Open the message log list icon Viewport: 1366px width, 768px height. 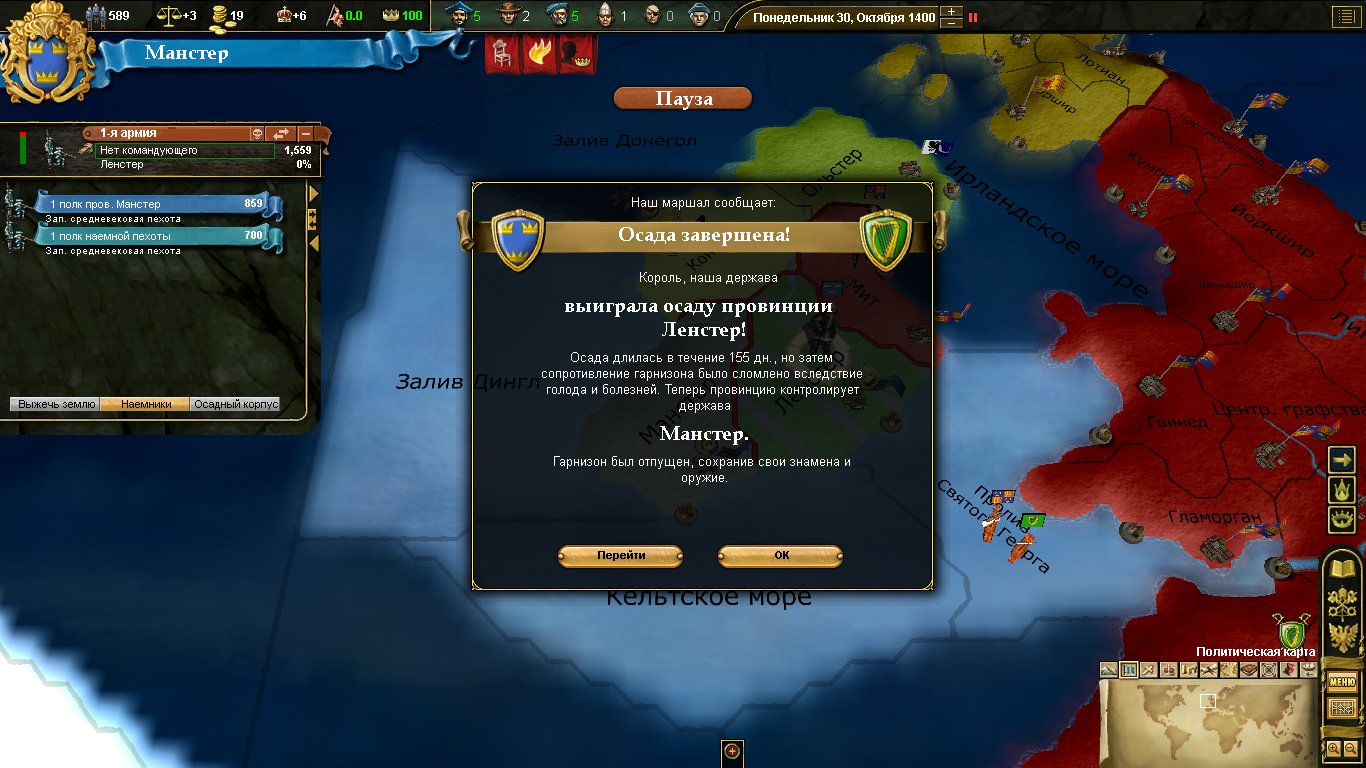coord(1342,16)
